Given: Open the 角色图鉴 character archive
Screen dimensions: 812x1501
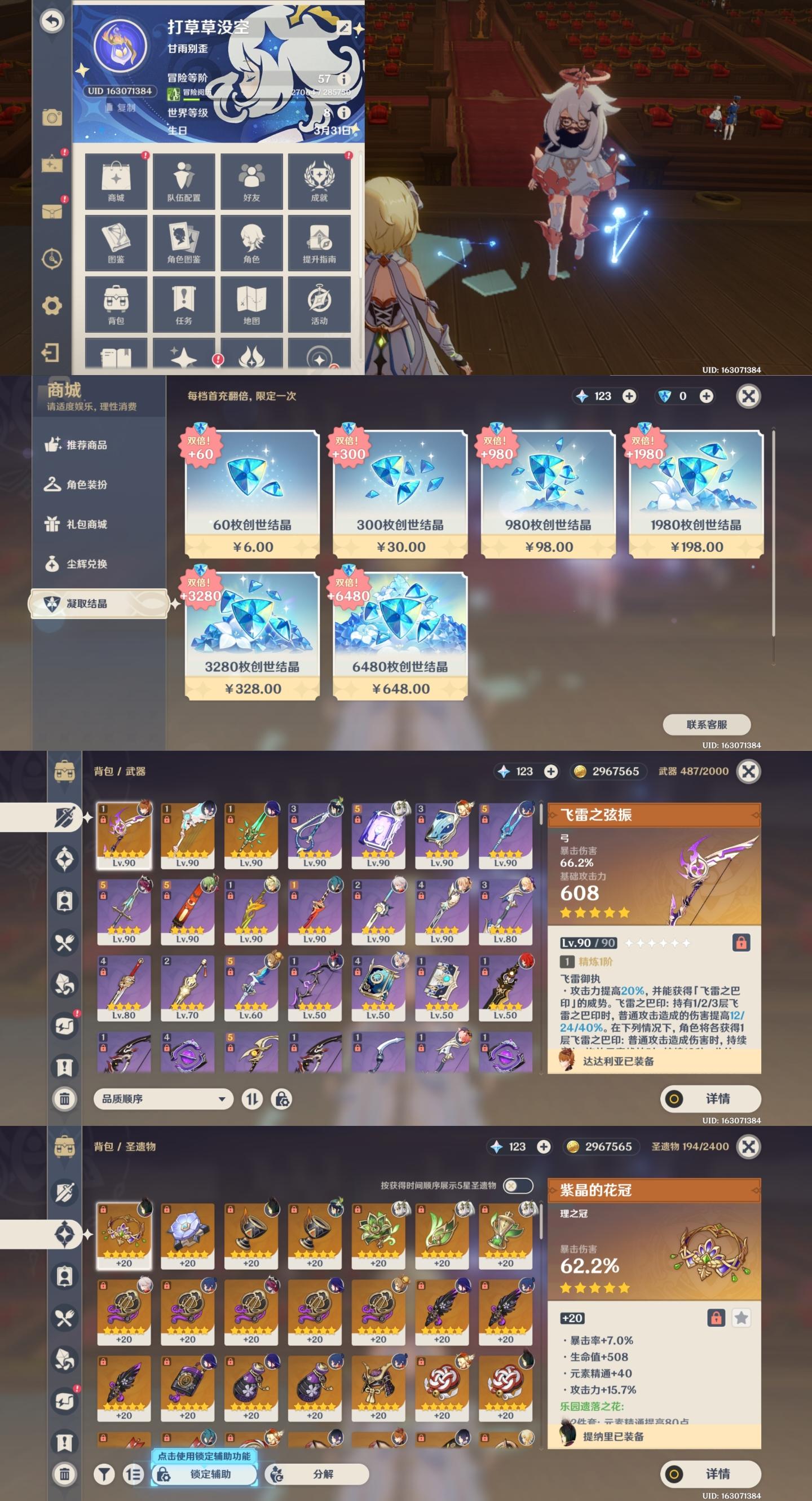Looking at the screenshot, I should click(183, 243).
